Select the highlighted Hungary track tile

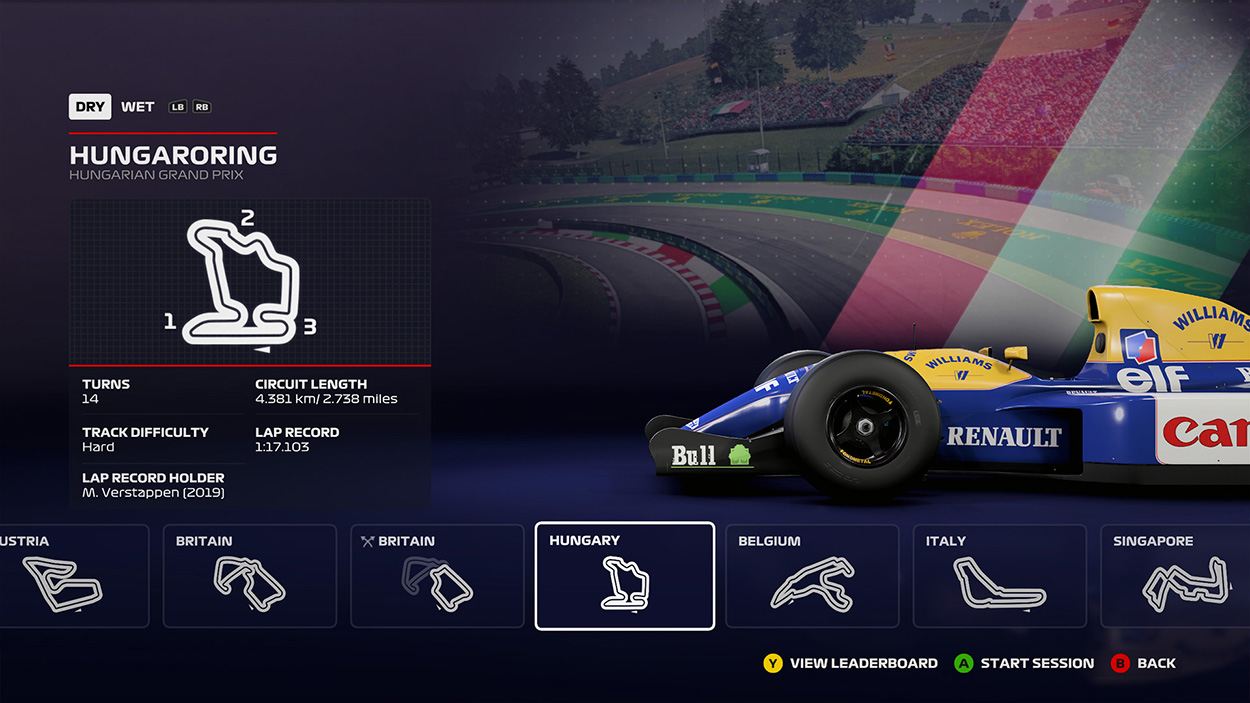click(x=624, y=576)
